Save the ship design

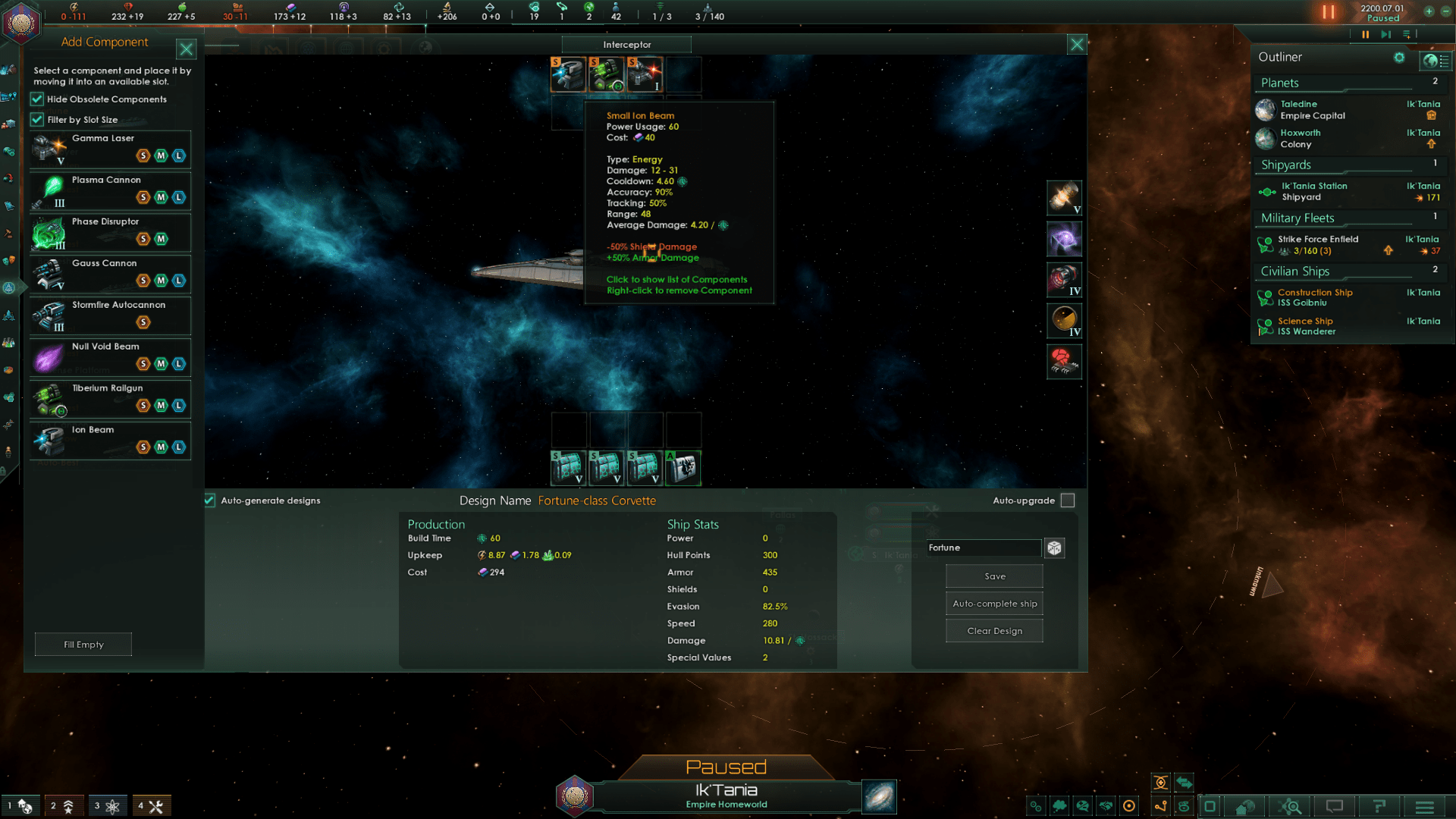click(x=994, y=576)
